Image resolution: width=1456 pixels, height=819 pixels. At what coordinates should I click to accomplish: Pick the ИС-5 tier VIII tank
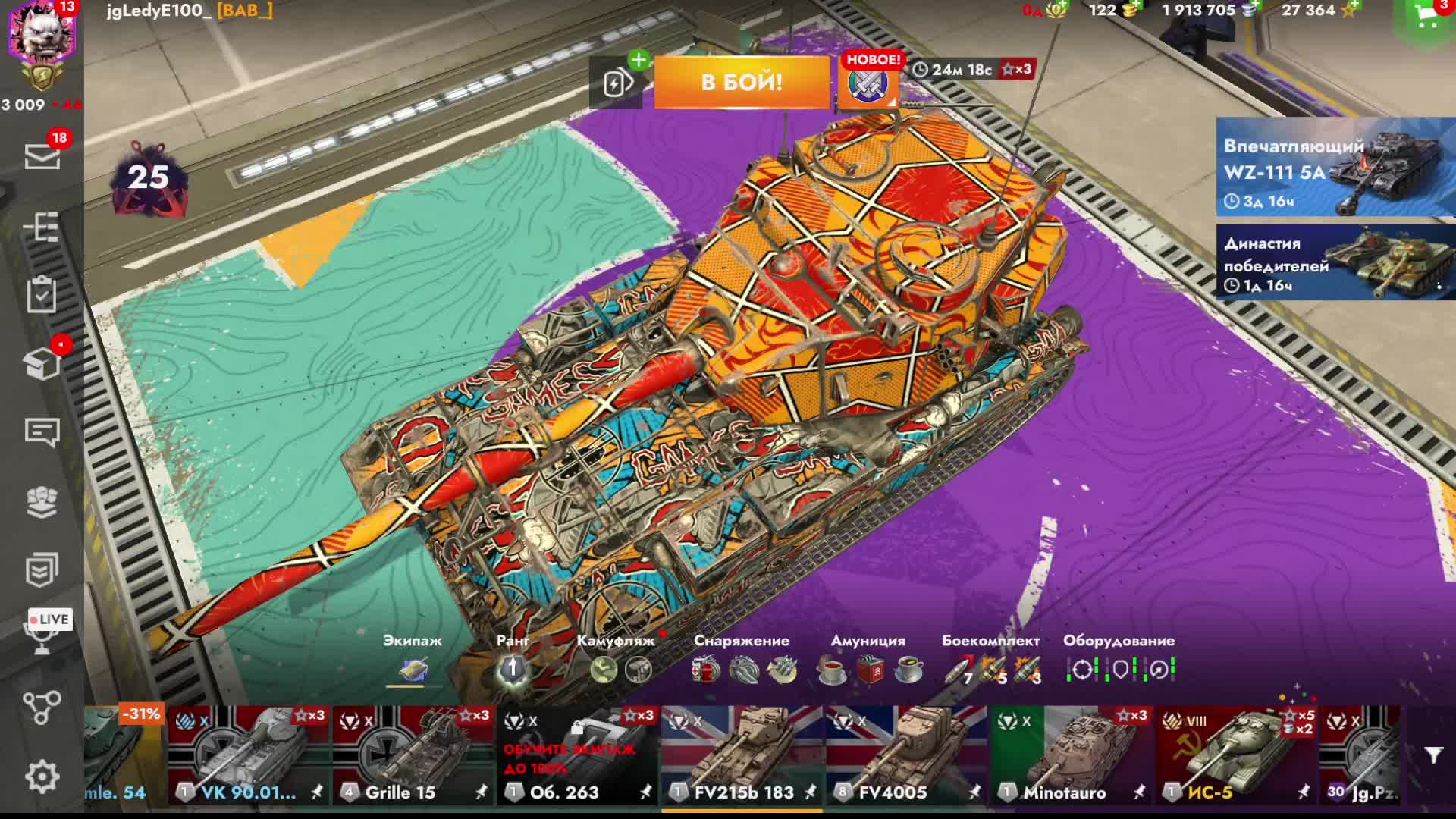pos(1235,755)
